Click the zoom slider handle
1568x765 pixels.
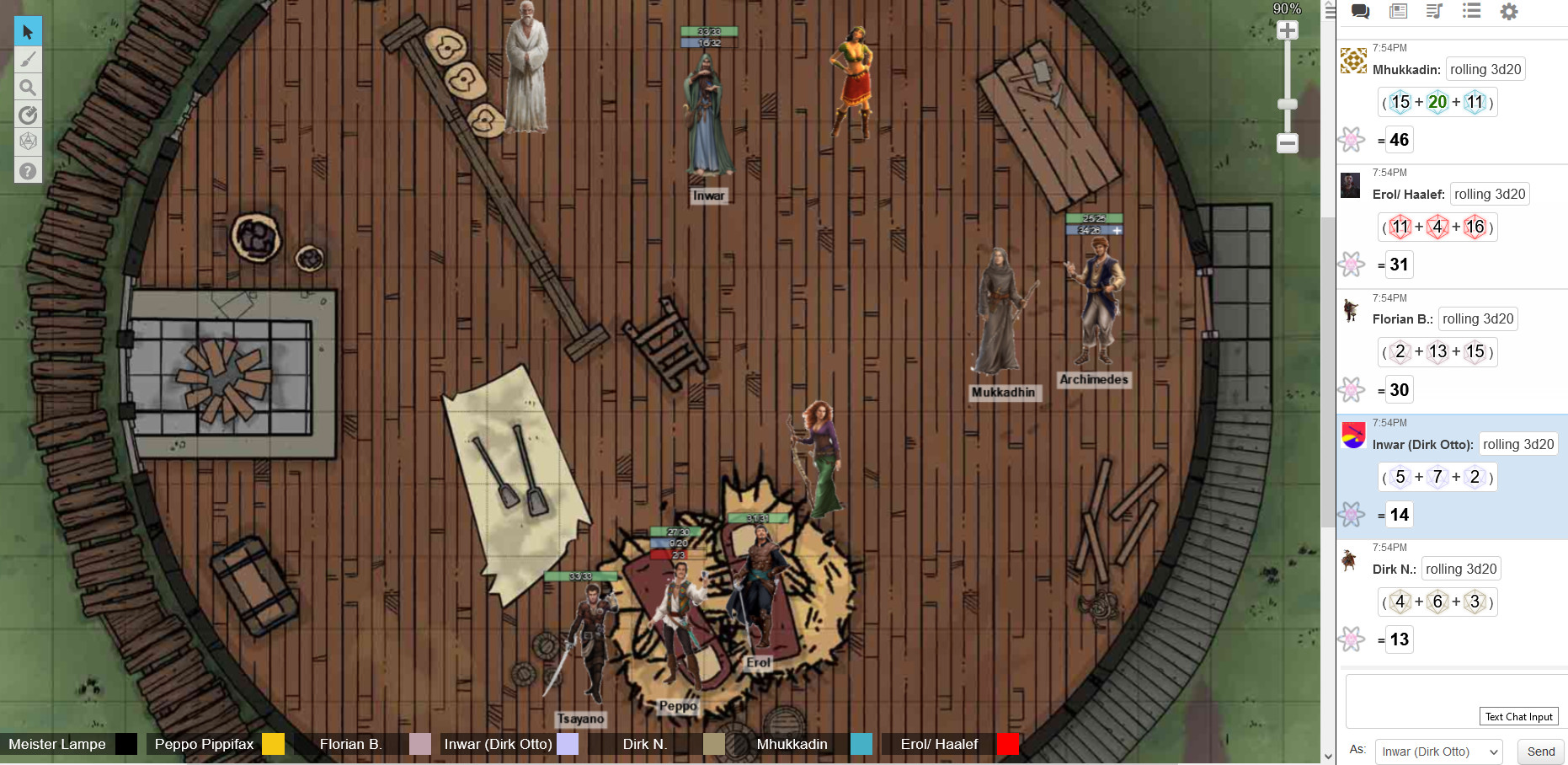tap(1287, 104)
